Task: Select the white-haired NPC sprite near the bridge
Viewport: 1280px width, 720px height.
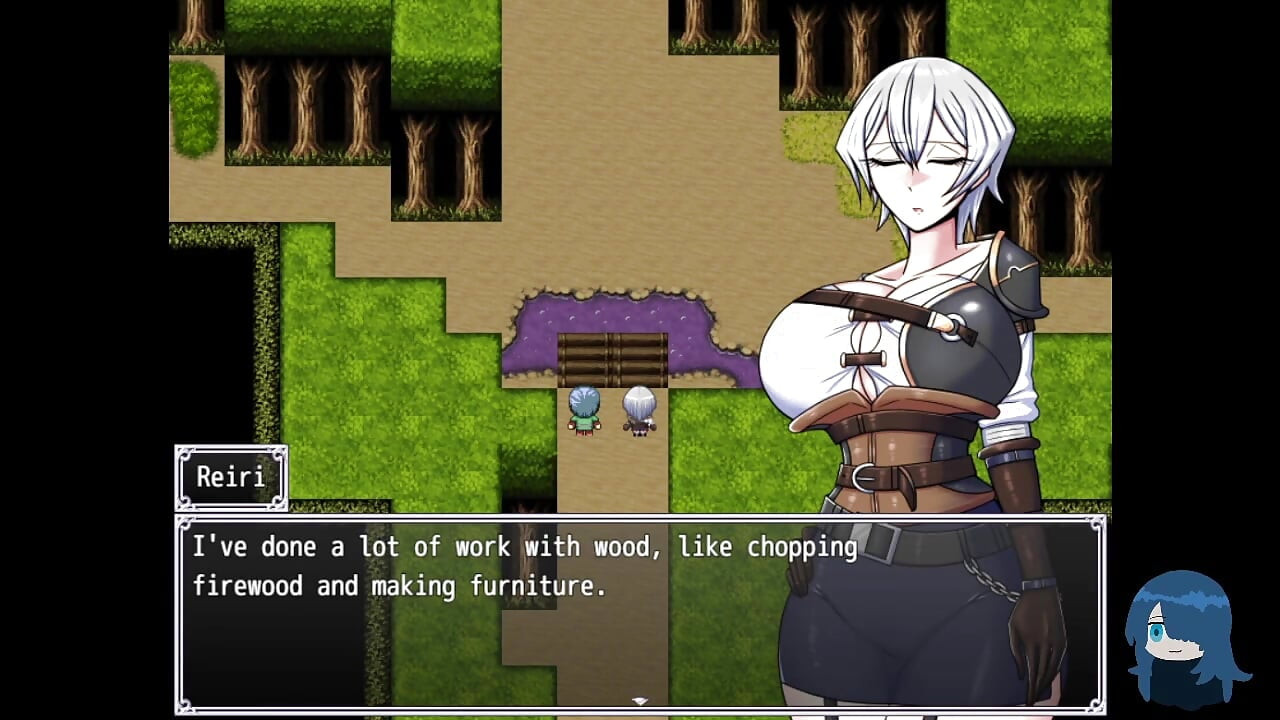Action: pos(638,410)
